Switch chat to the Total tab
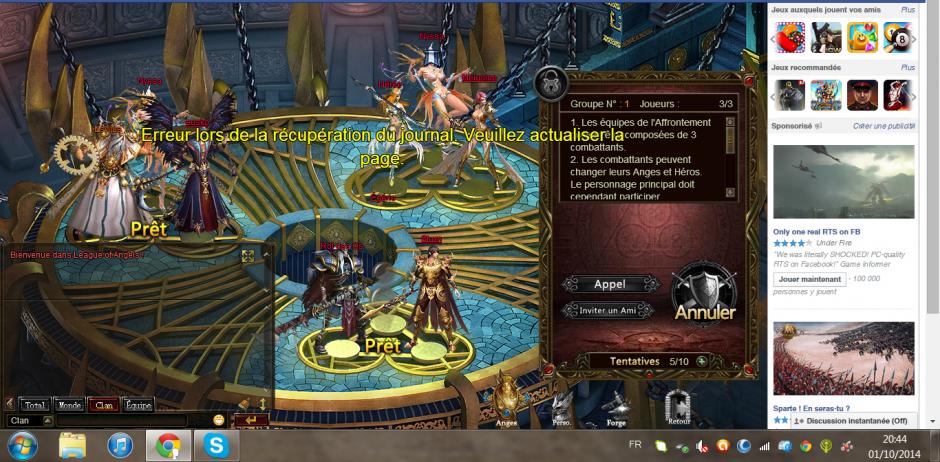This screenshot has width=940, height=462. 35,405
